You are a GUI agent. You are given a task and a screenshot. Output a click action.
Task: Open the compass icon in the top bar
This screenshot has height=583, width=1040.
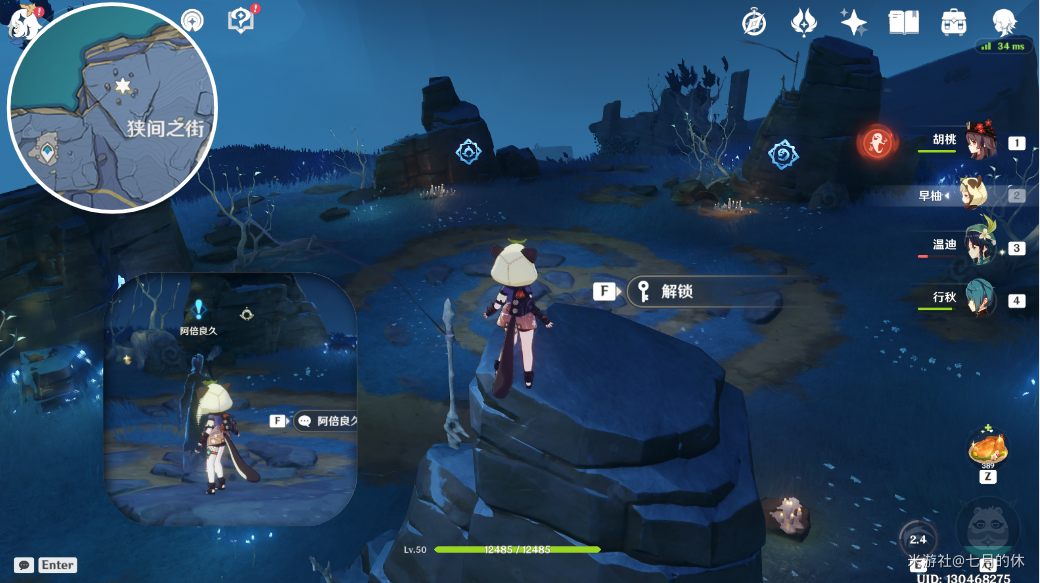(754, 22)
